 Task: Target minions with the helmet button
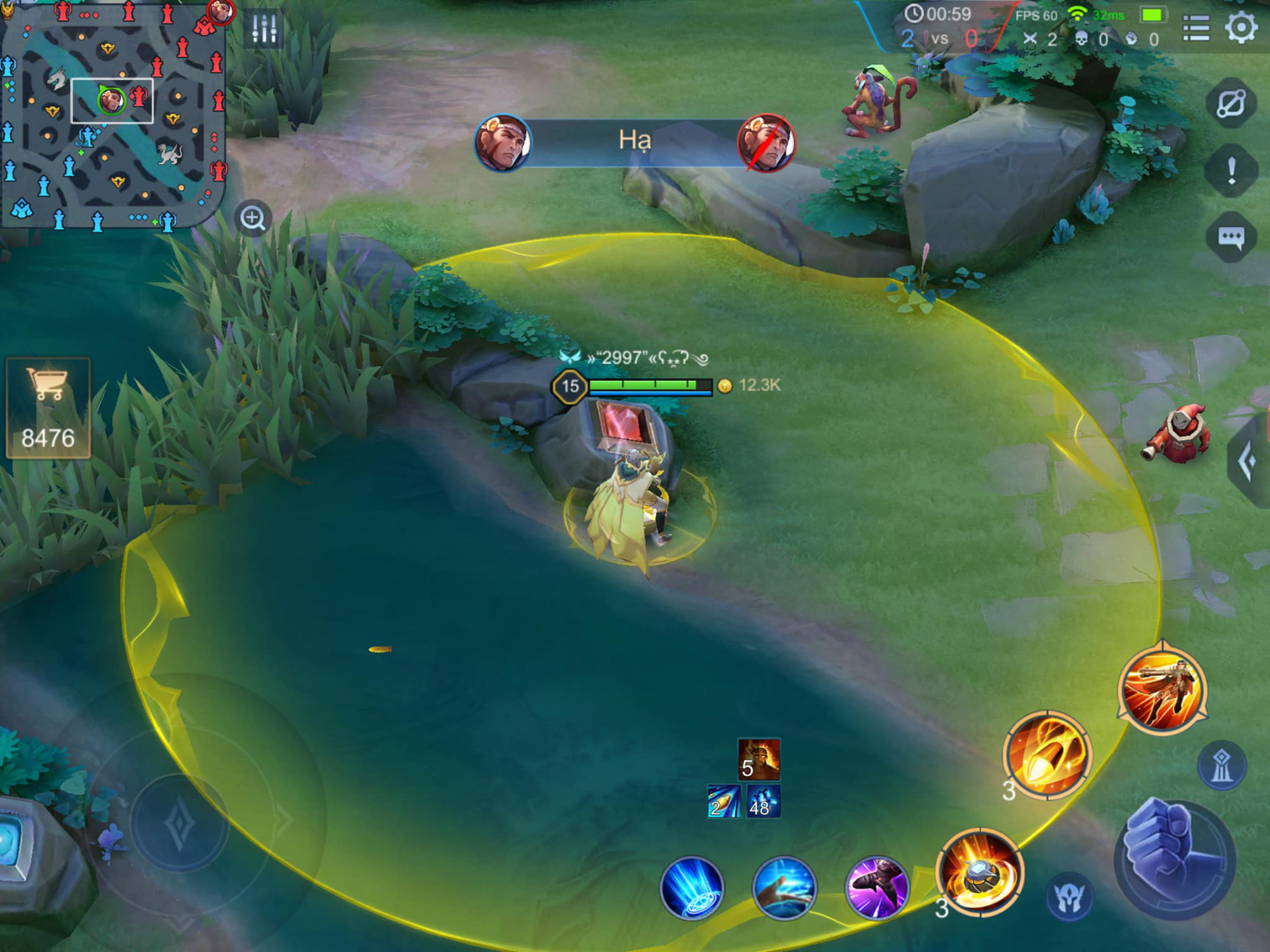[1069, 897]
